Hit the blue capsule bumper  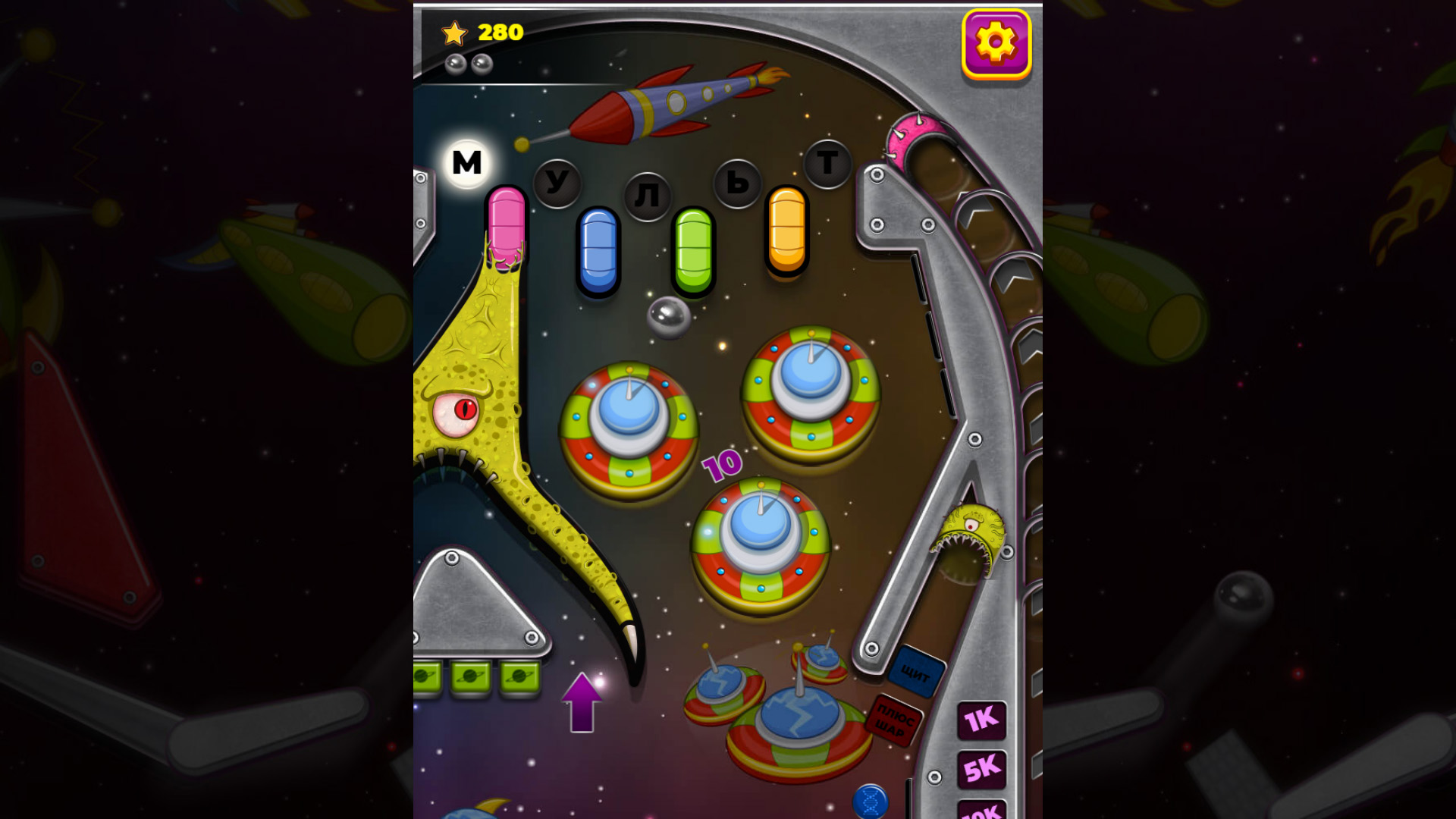(x=598, y=250)
